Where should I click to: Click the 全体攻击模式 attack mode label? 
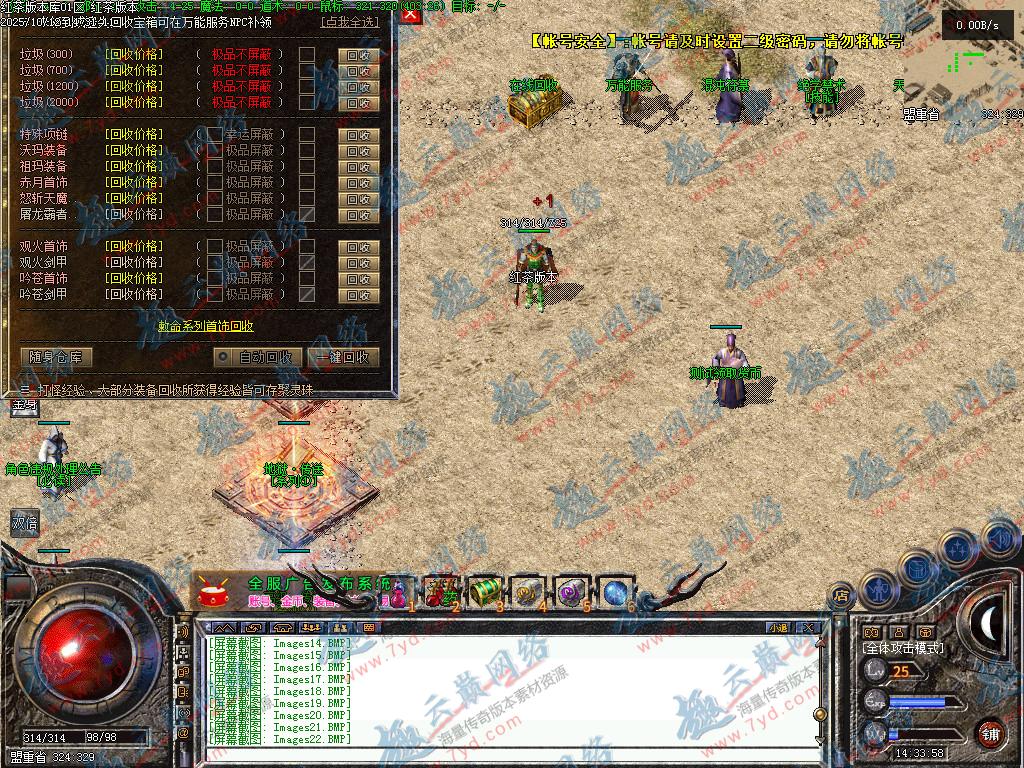904,648
